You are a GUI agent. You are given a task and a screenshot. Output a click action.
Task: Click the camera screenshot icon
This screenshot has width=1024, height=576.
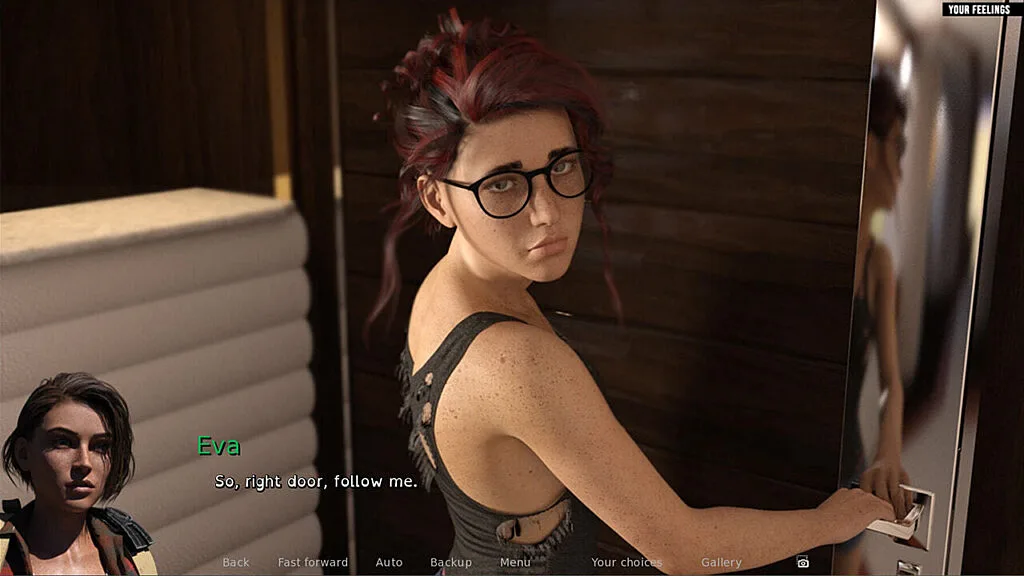tap(802, 562)
